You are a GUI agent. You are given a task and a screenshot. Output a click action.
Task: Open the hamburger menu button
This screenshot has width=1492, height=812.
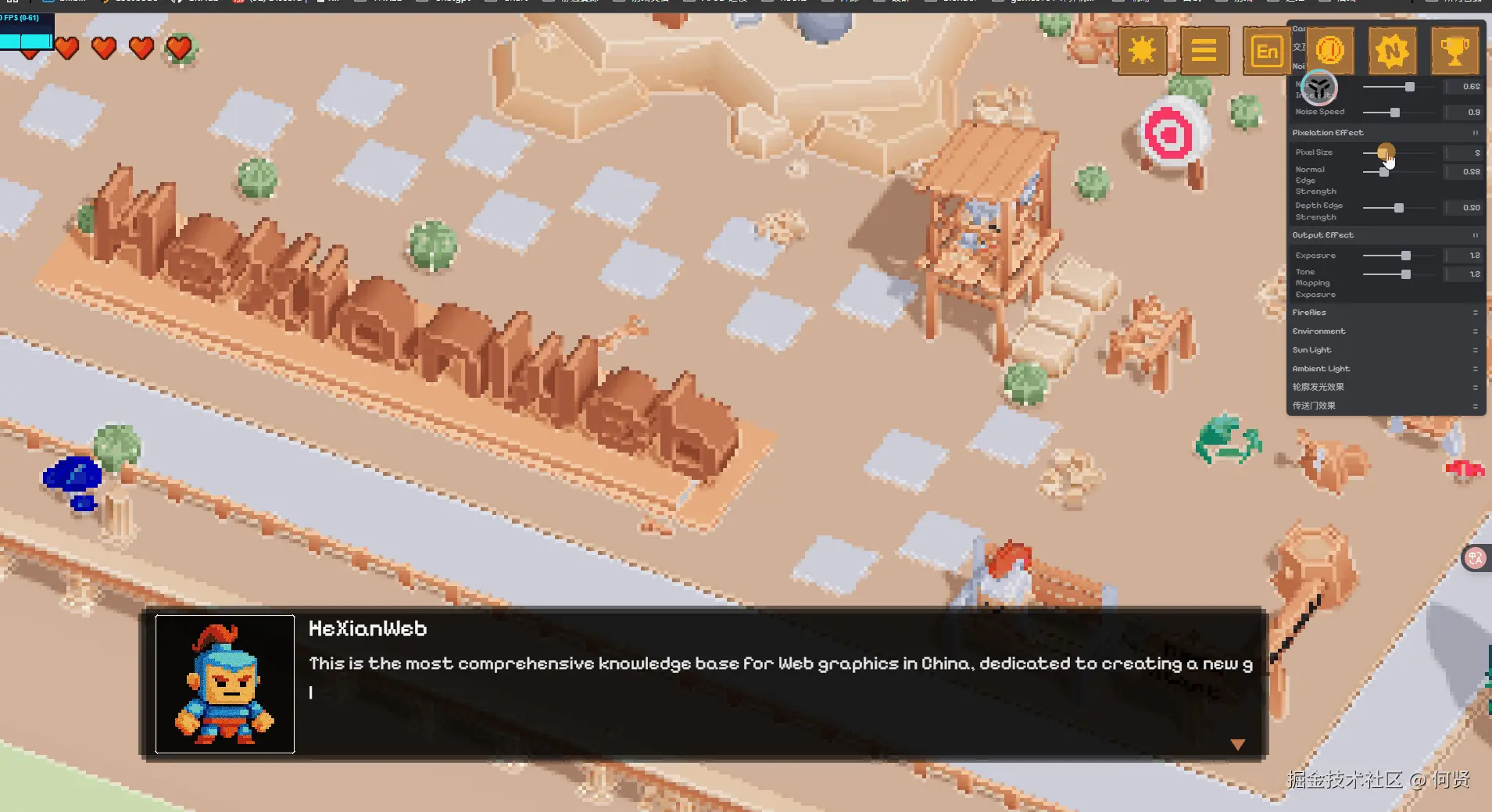click(x=1204, y=52)
